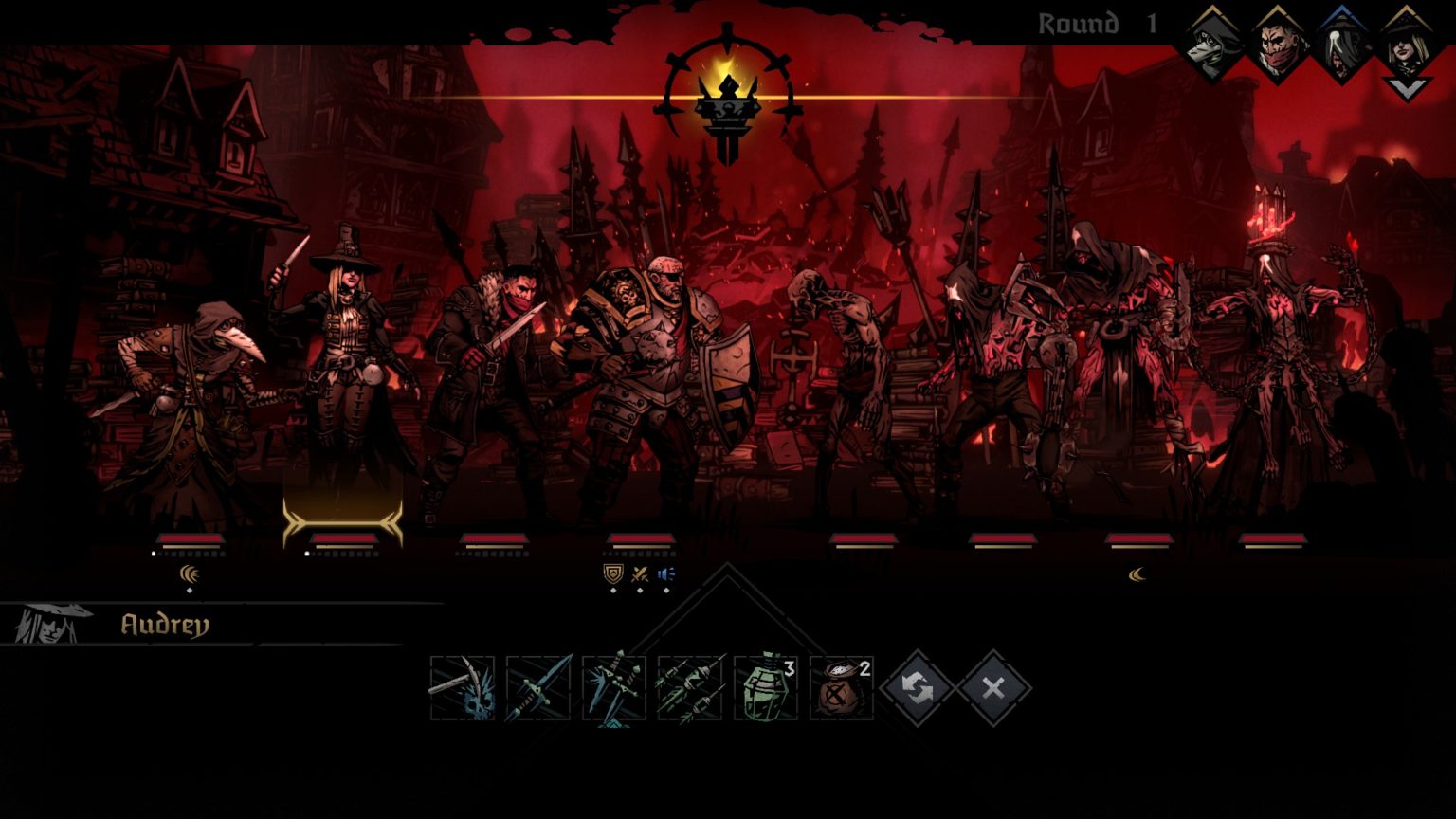Choose the single thrown dagger skill
This screenshot has width=1456, height=819.
[x=537, y=688]
